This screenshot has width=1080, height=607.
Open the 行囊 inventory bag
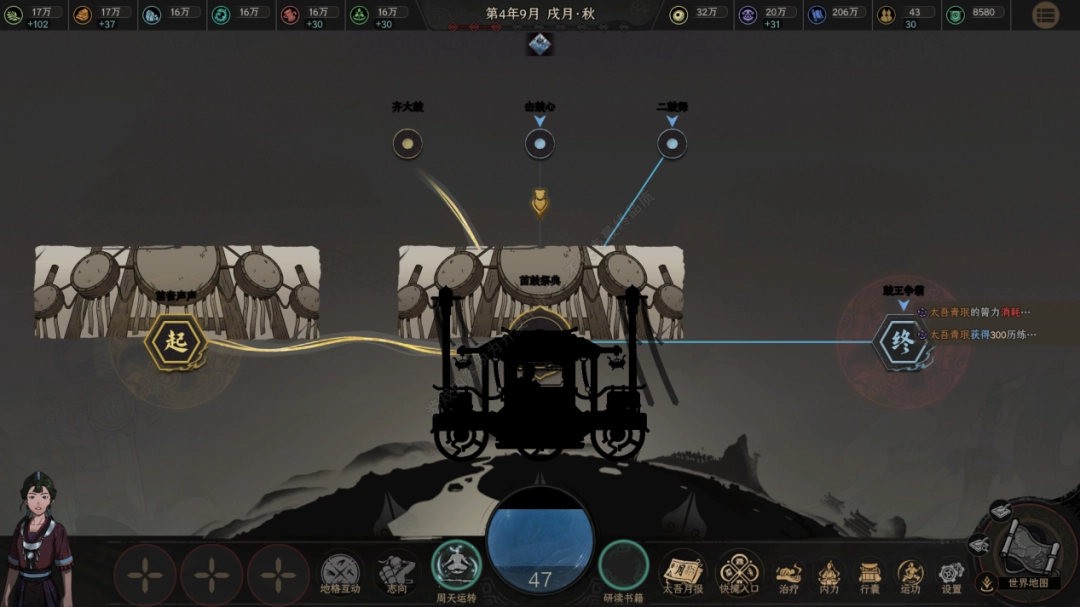click(869, 575)
